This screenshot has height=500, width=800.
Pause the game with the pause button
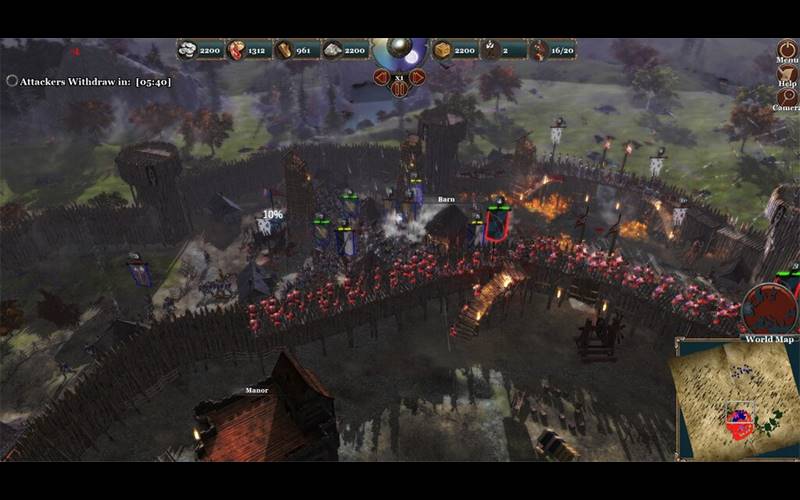point(399,89)
